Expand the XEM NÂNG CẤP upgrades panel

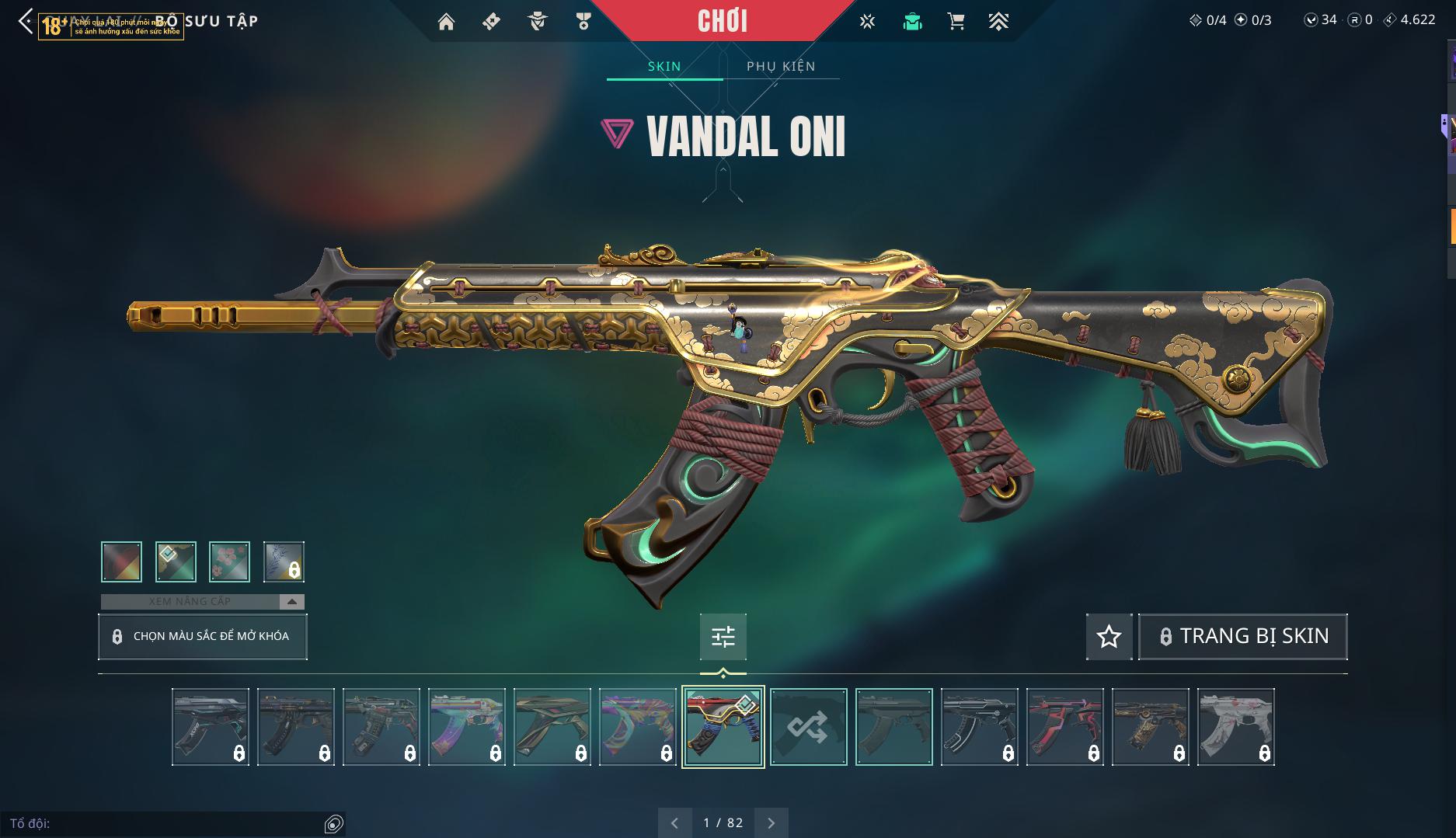coord(203,601)
